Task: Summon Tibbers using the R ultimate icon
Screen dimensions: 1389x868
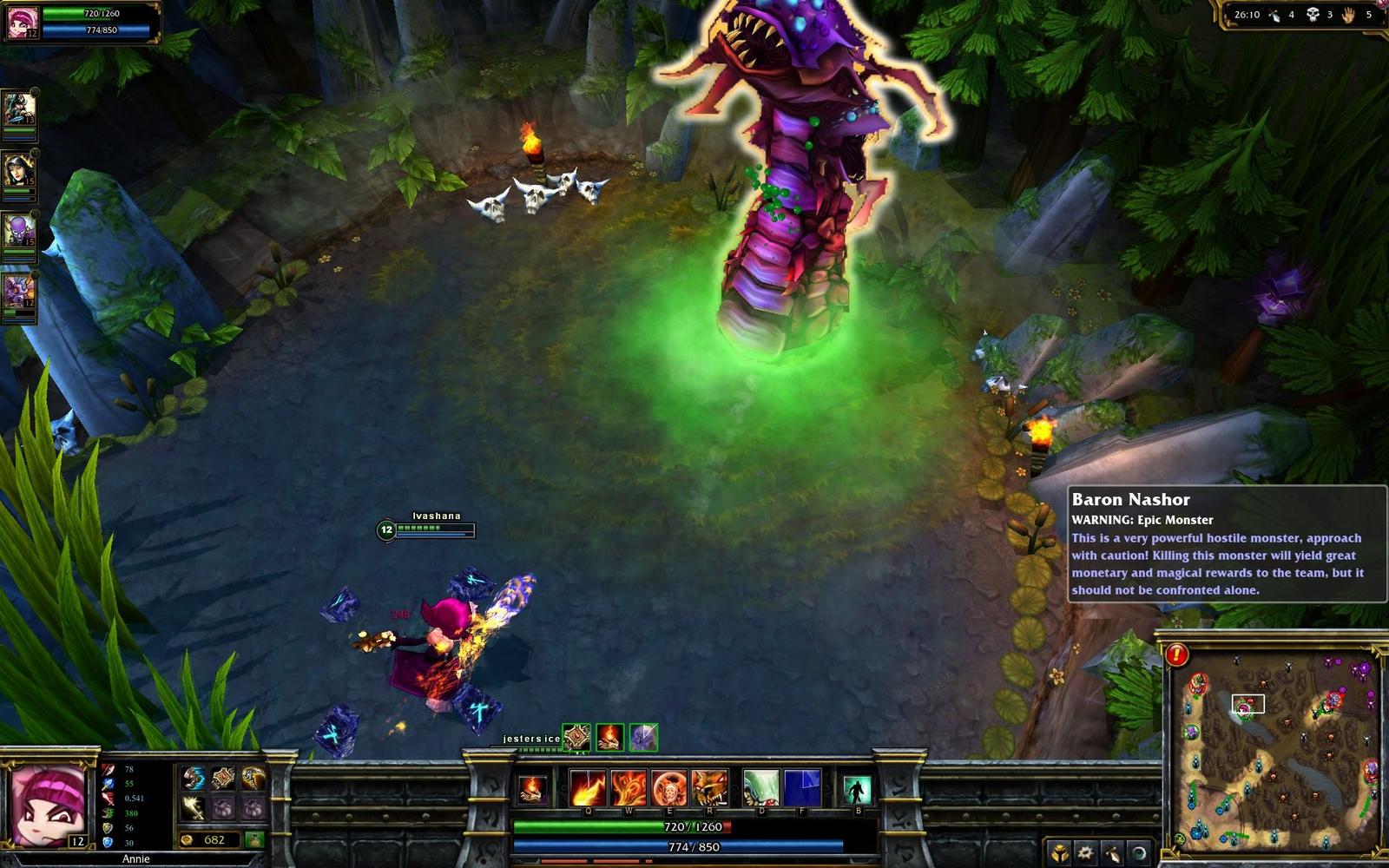Action: point(709,788)
